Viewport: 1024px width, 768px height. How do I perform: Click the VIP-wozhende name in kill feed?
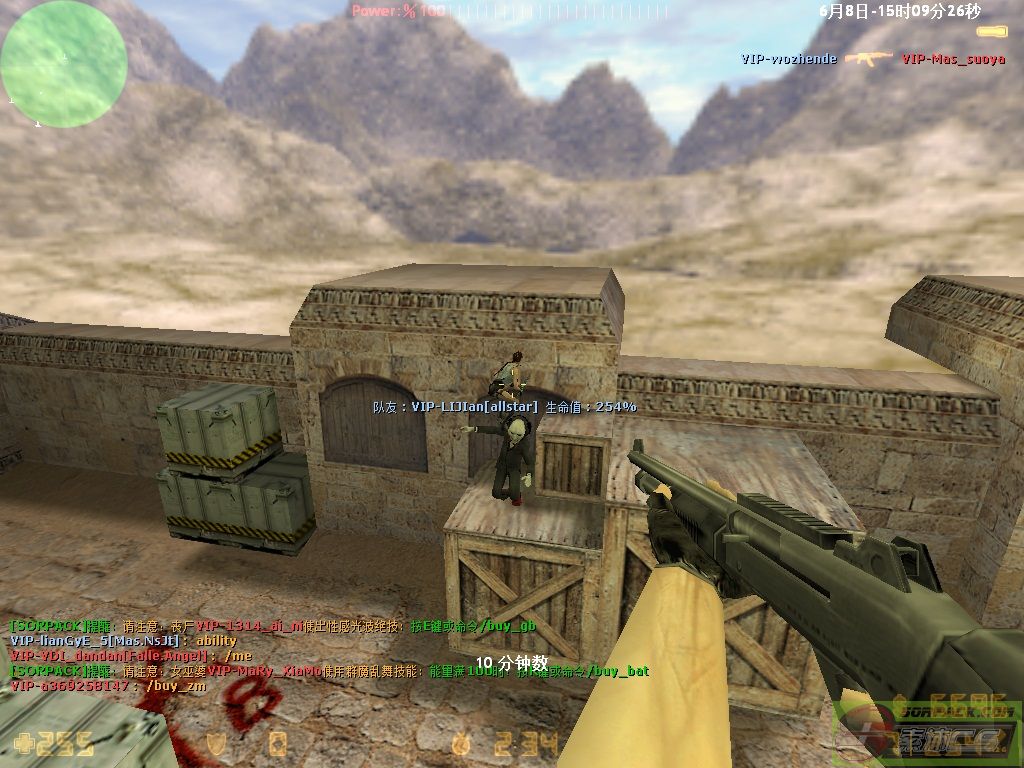click(x=789, y=59)
